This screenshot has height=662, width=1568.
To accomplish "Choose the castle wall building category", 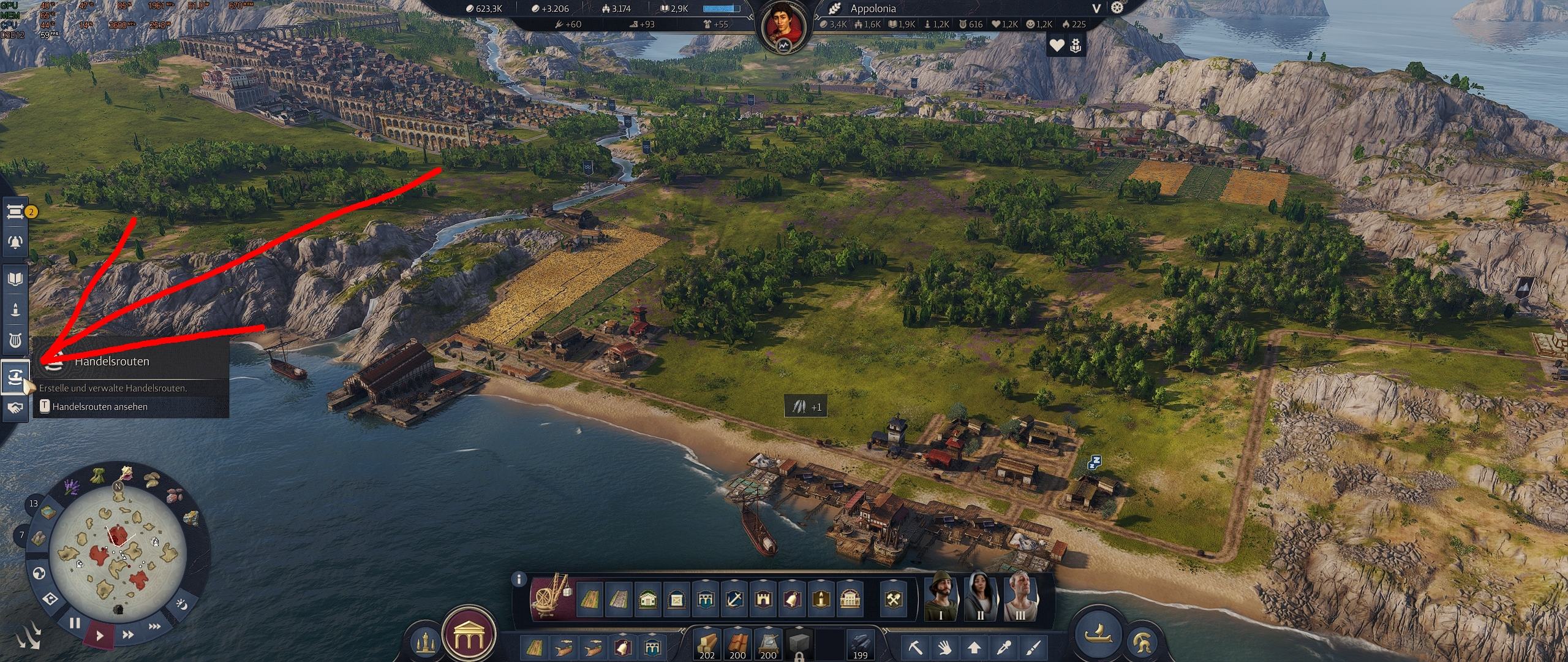I will pyautogui.click(x=763, y=599).
